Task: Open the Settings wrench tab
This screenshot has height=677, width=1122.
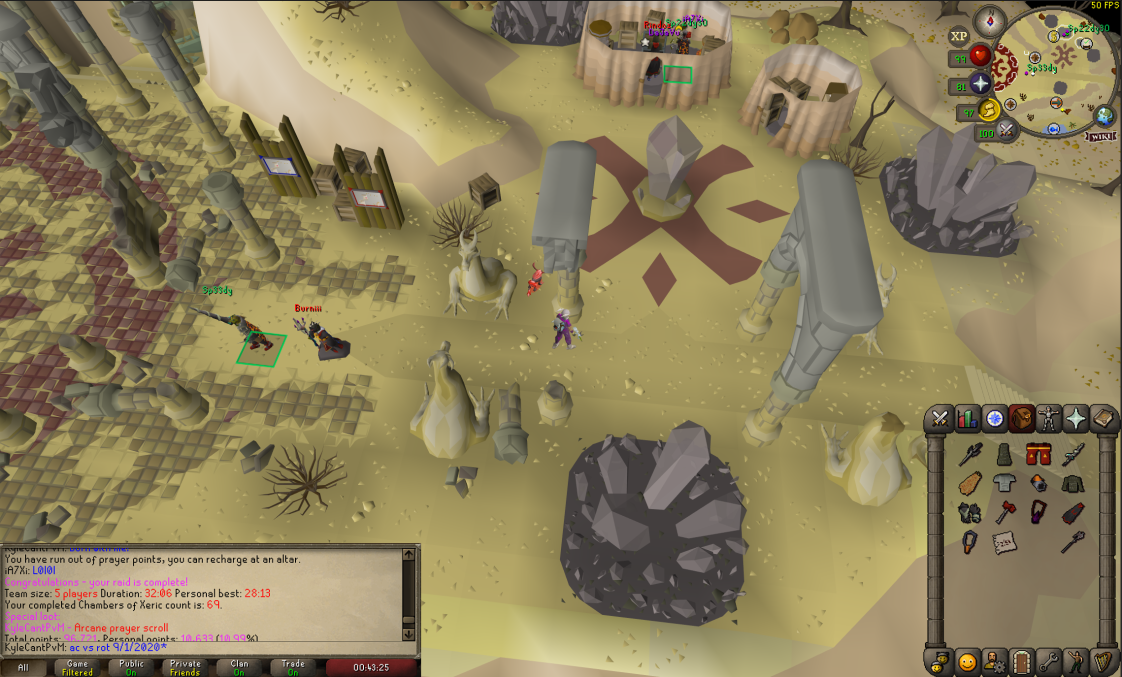Action: 1049,661
